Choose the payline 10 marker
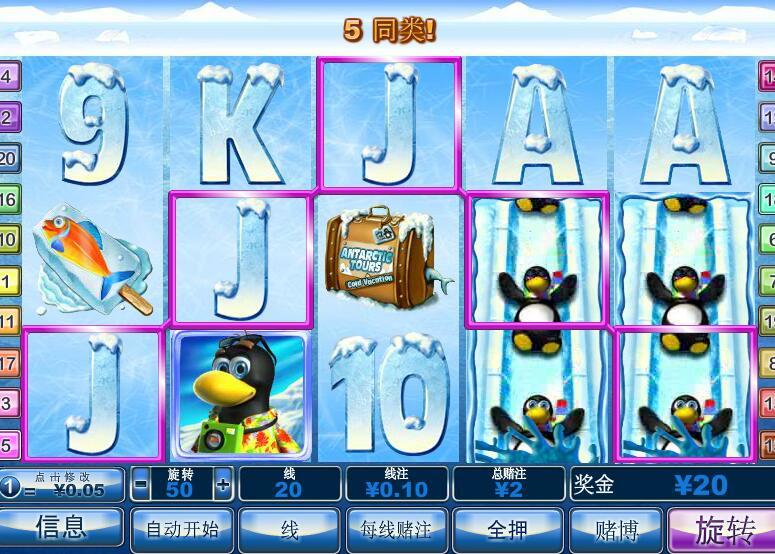This screenshot has width=775, height=554. (x=9, y=240)
